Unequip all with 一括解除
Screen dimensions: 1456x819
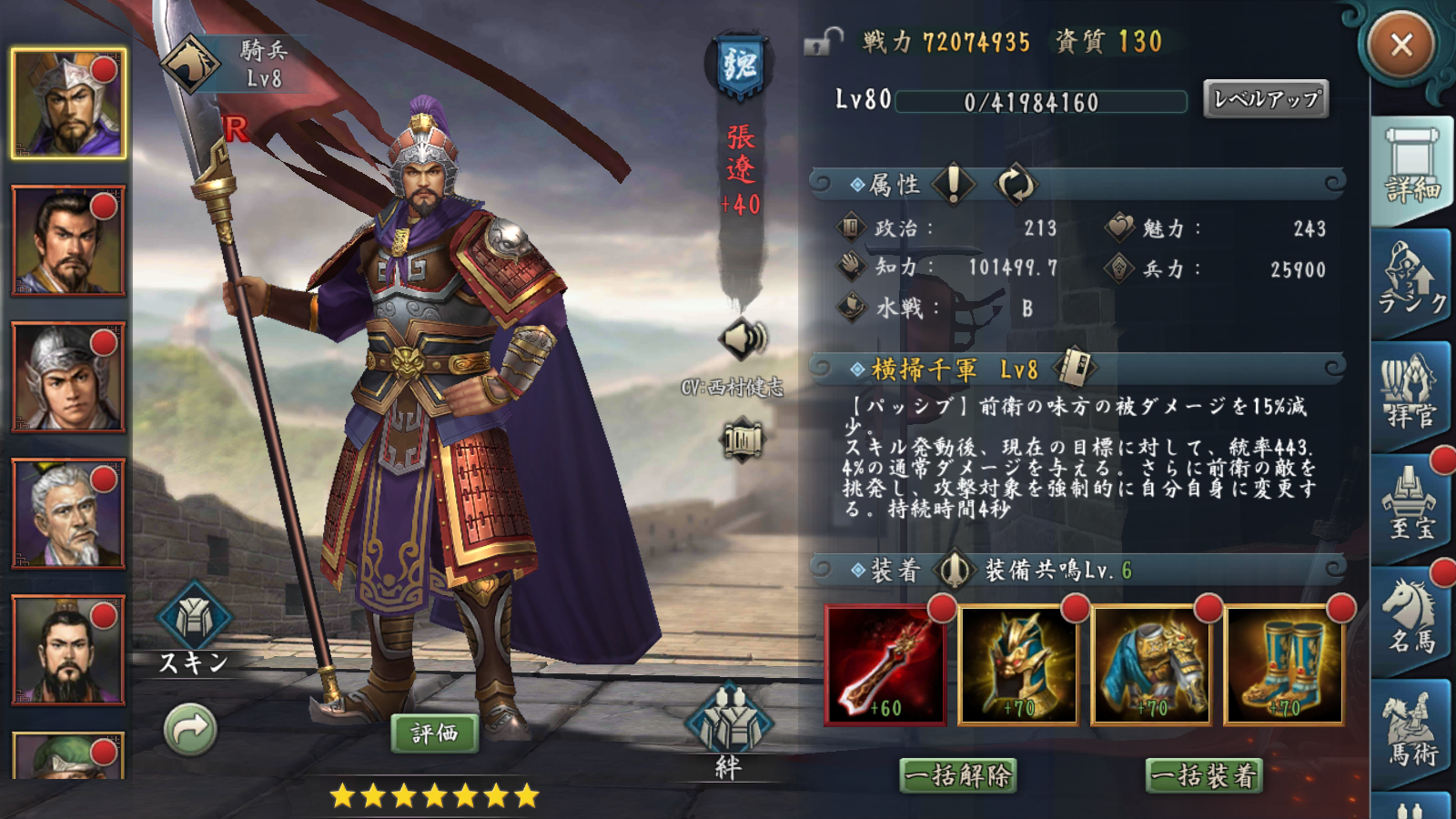coord(959,776)
